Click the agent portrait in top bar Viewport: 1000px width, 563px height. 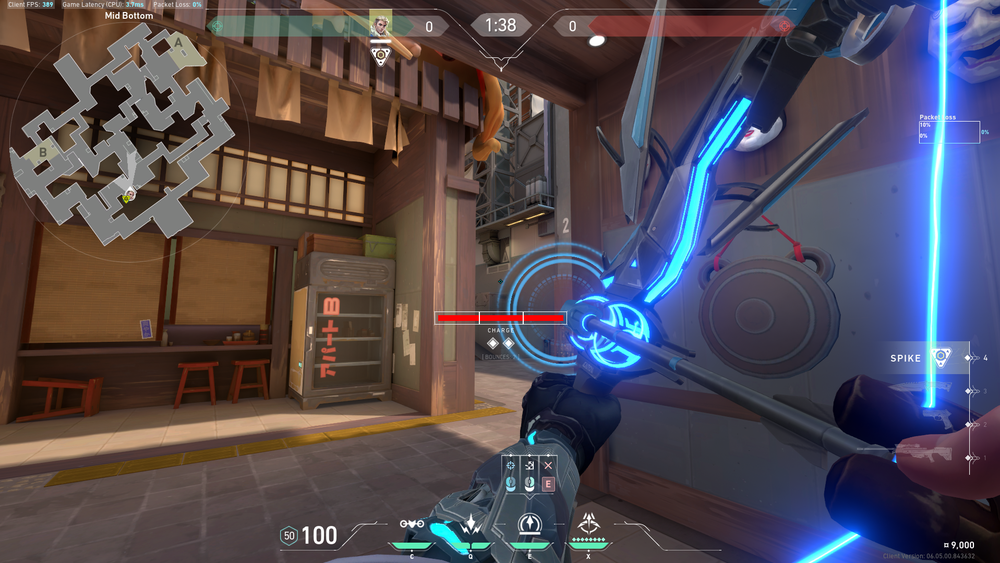tap(380, 24)
